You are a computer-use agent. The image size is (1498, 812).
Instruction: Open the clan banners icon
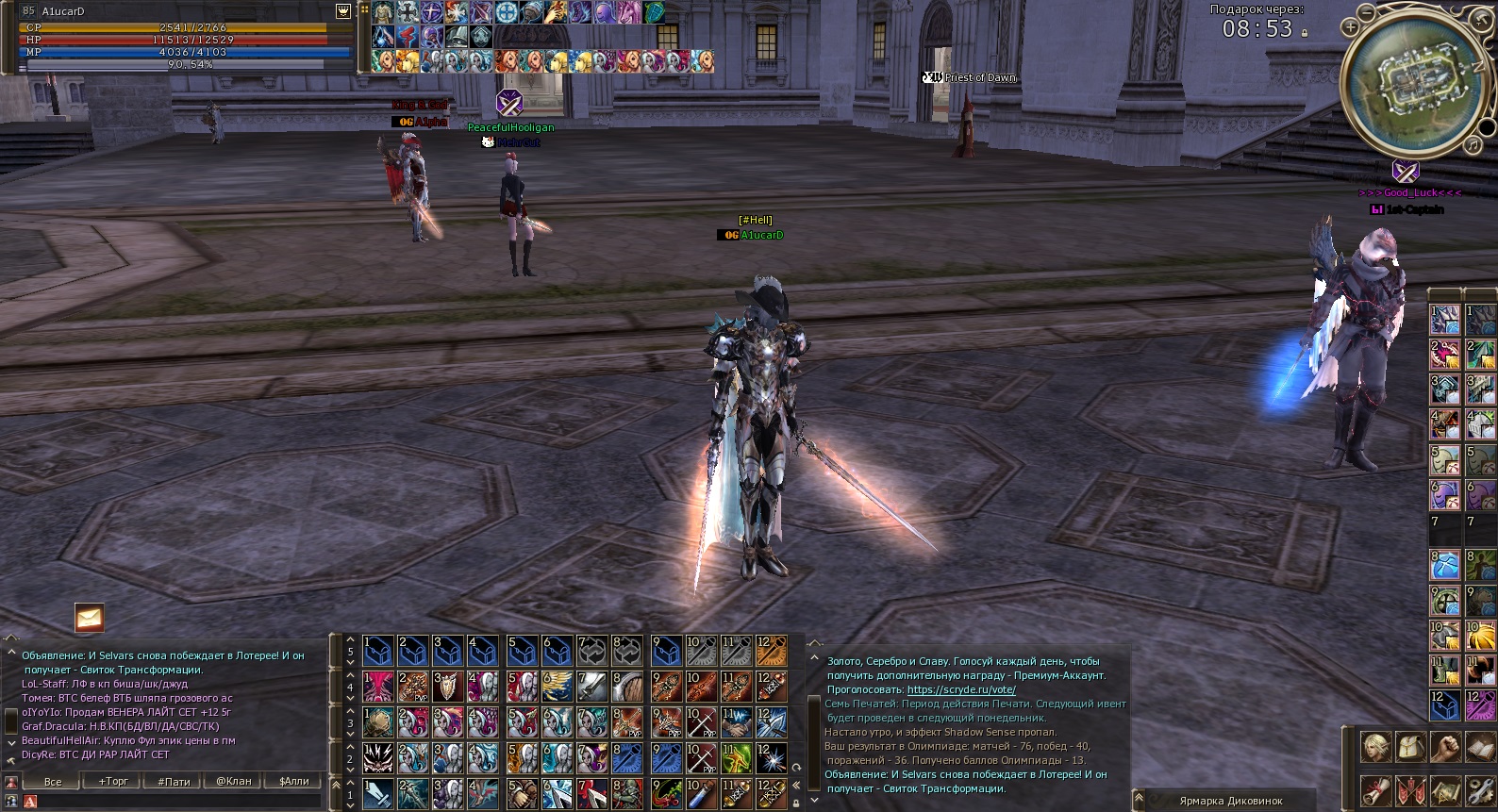(x=1410, y=790)
